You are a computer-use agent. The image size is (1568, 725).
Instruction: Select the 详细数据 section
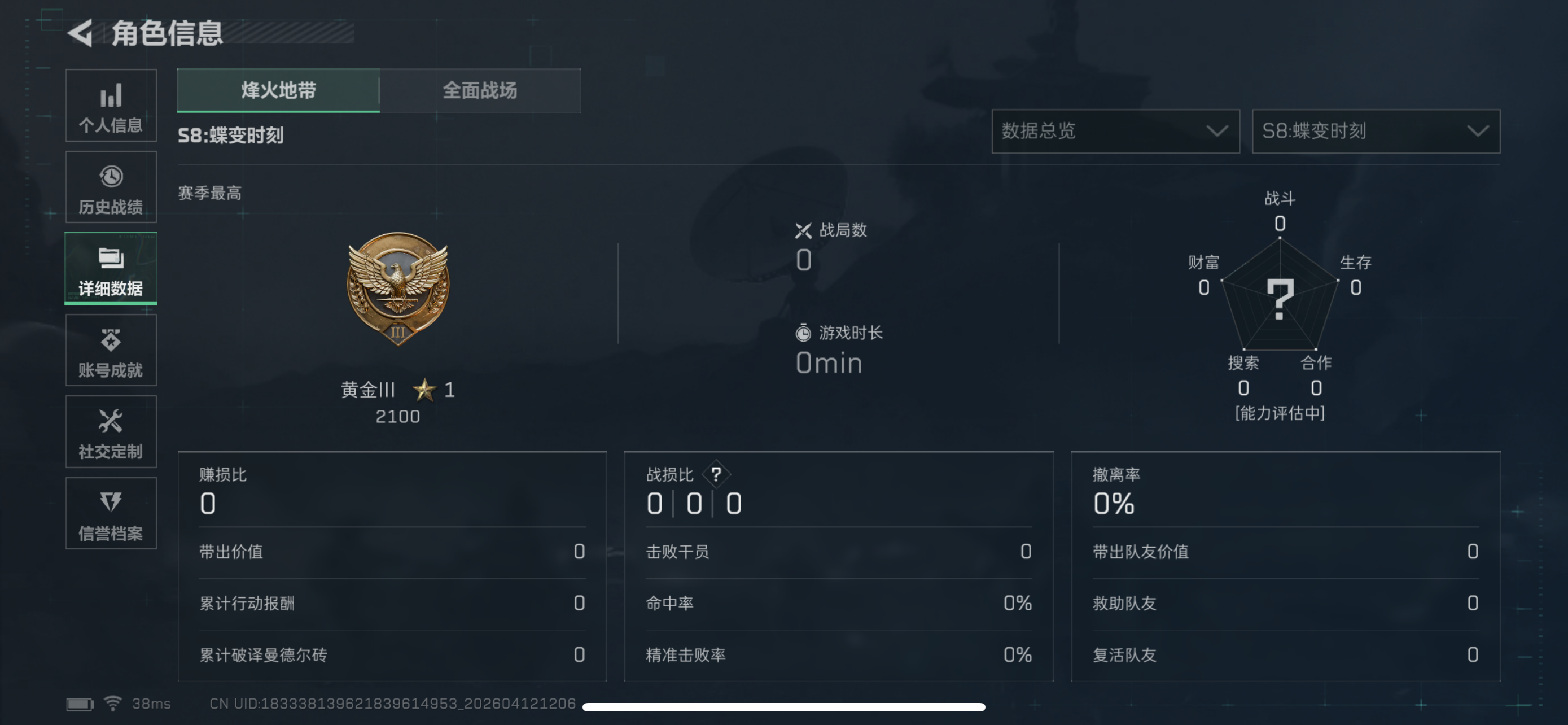click(x=111, y=268)
